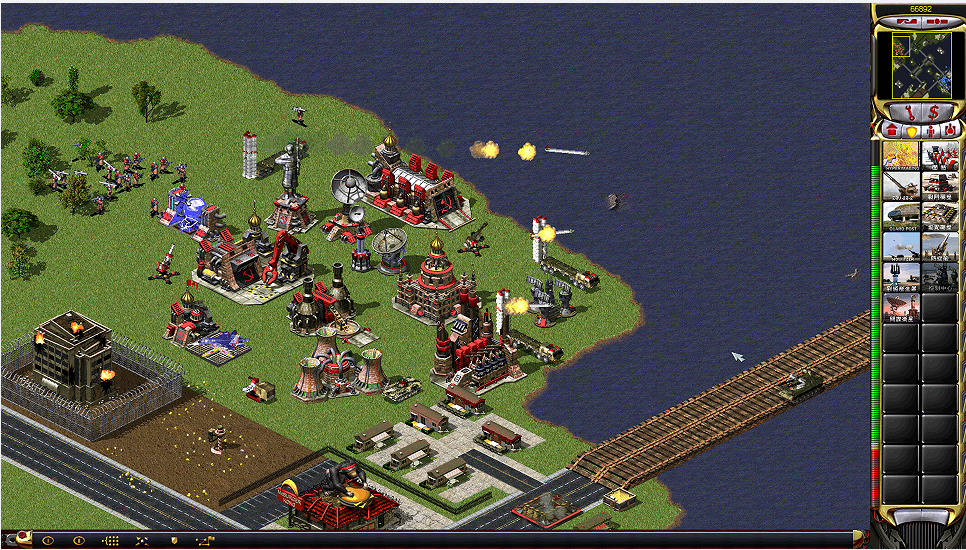Activate the dollar-sign sell button
Screen dimensions: 966x550
coord(933,112)
